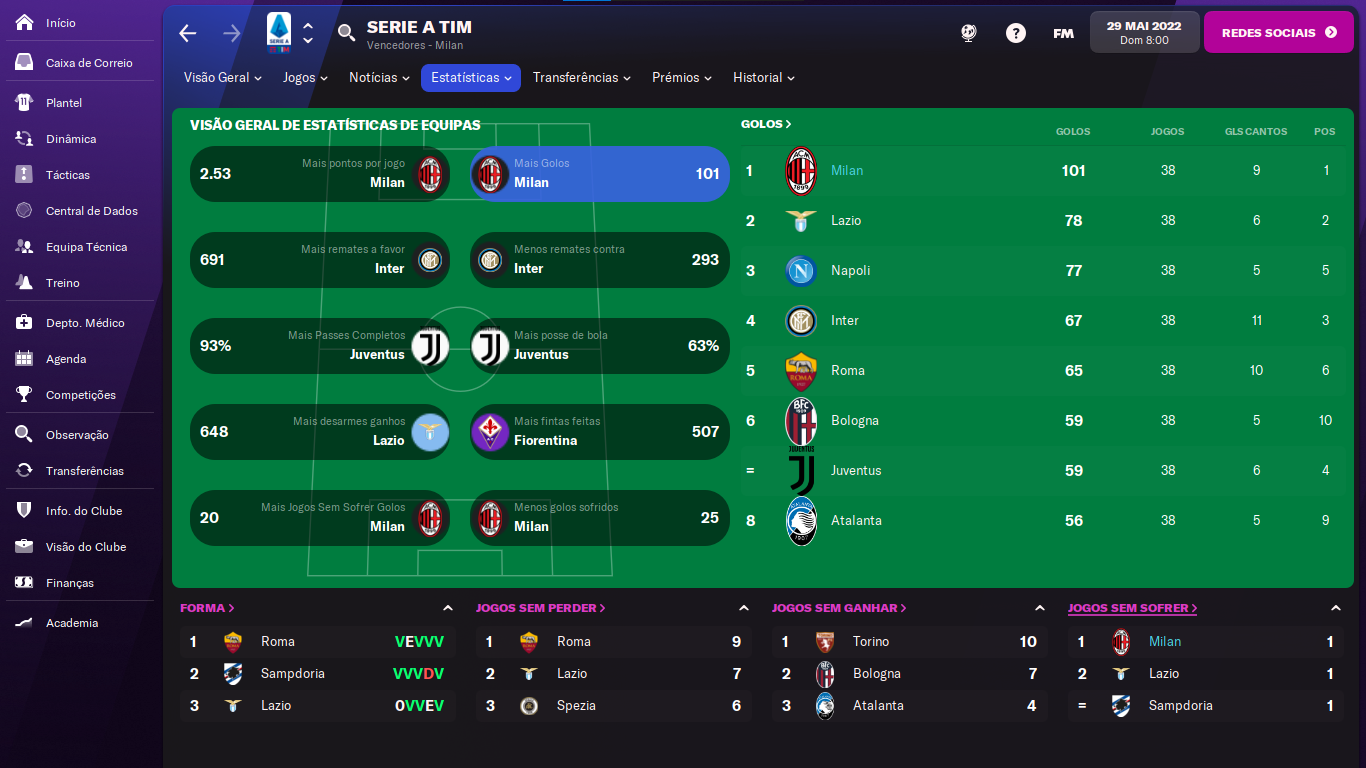
Task: Open the Tácticas sidebar entry
Action: [x=67, y=175]
